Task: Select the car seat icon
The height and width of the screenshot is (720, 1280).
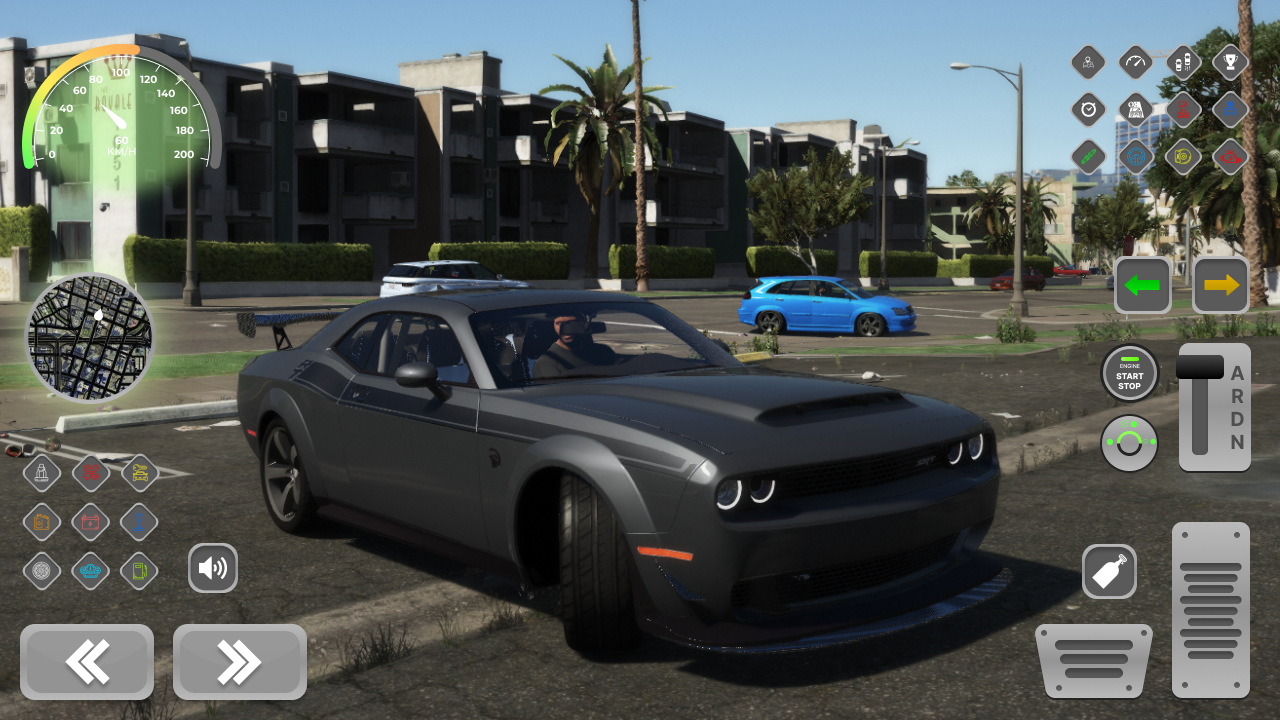Action: (x=42, y=473)
